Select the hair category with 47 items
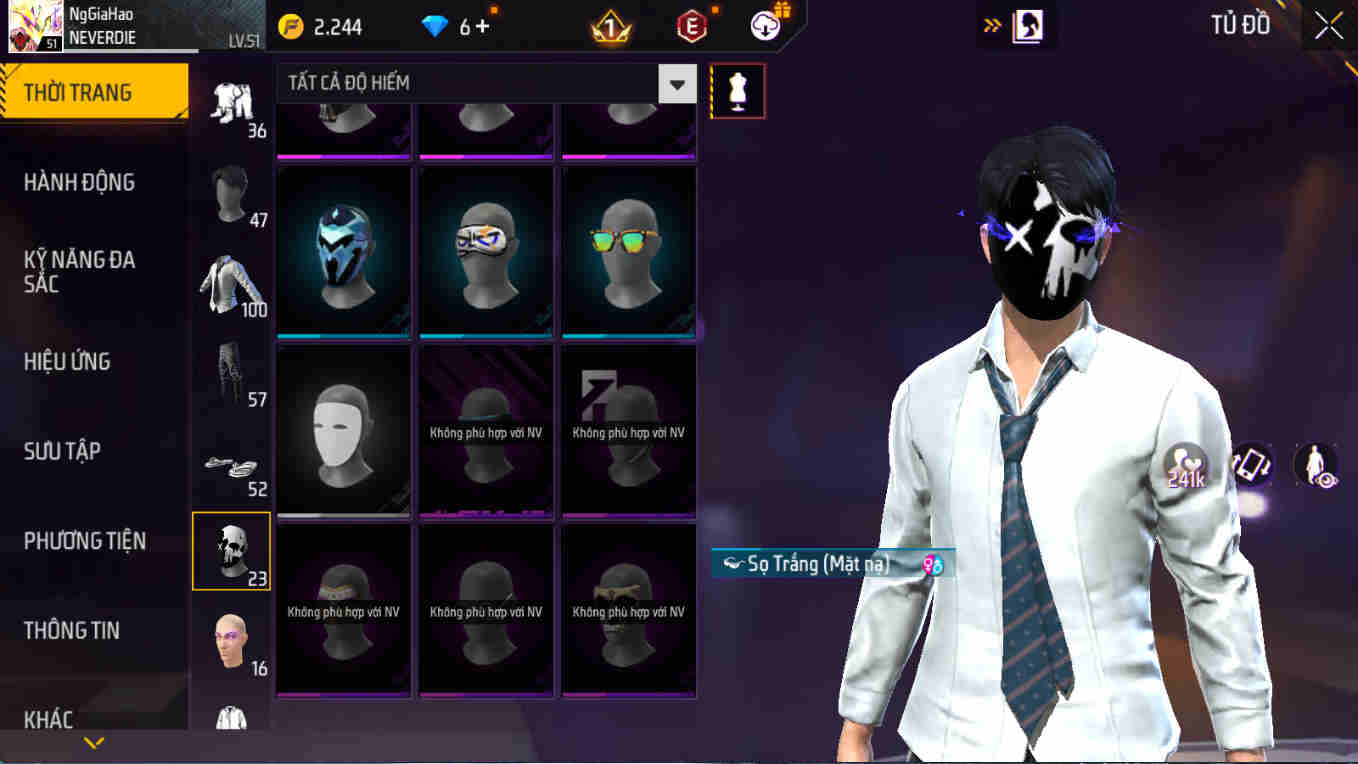This screenshot has height=764, width=1358. pos(231,195)
